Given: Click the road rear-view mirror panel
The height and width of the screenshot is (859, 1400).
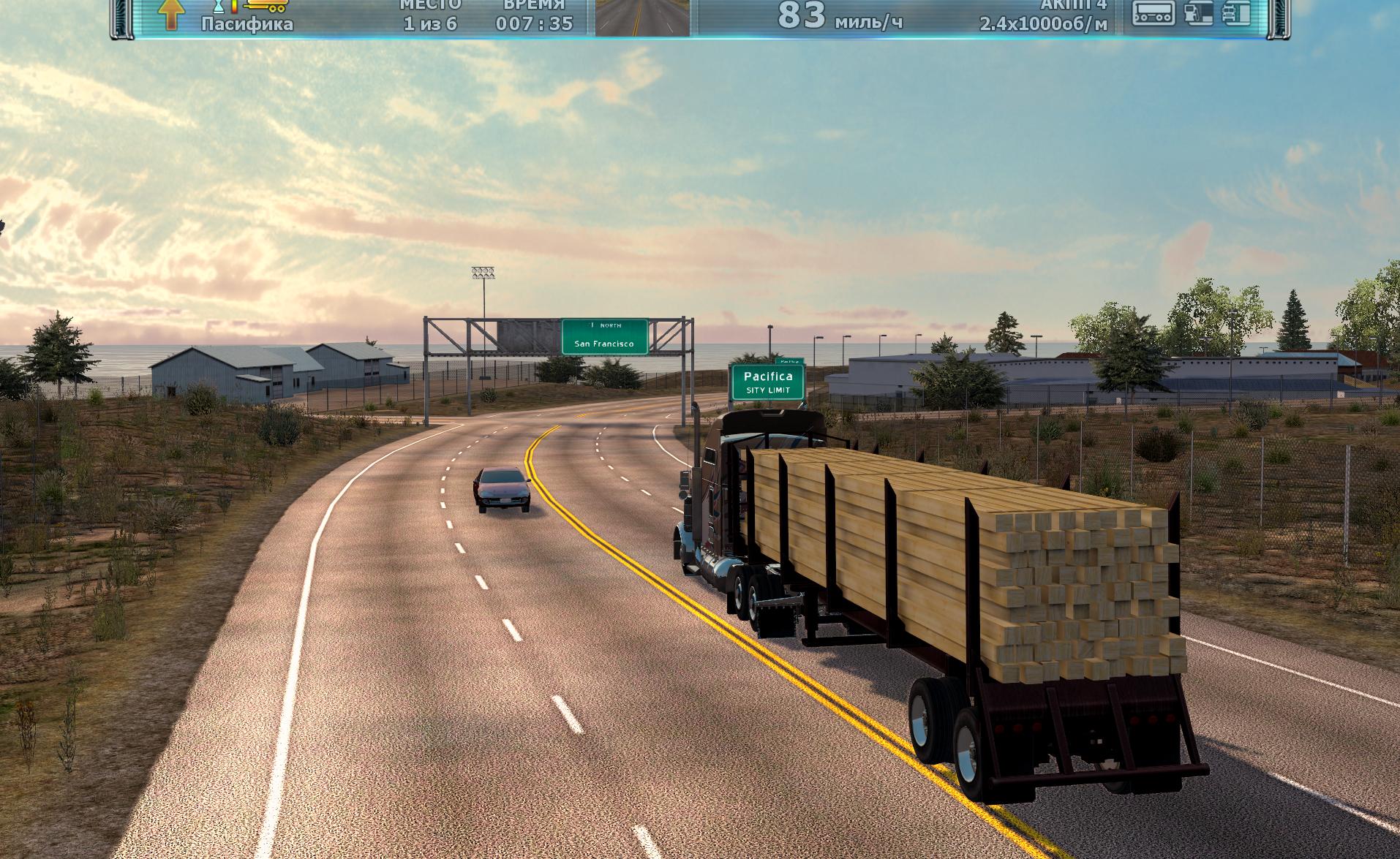Looking at the screenshot, I should click(x=641, y=18).
